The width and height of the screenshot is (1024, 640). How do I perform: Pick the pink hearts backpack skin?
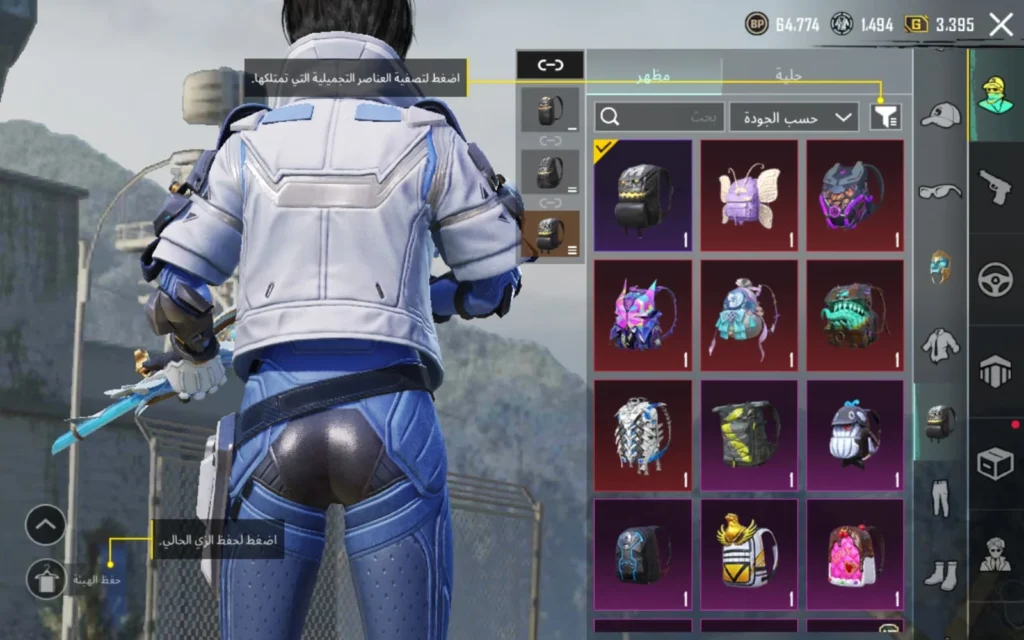(855, 555)
